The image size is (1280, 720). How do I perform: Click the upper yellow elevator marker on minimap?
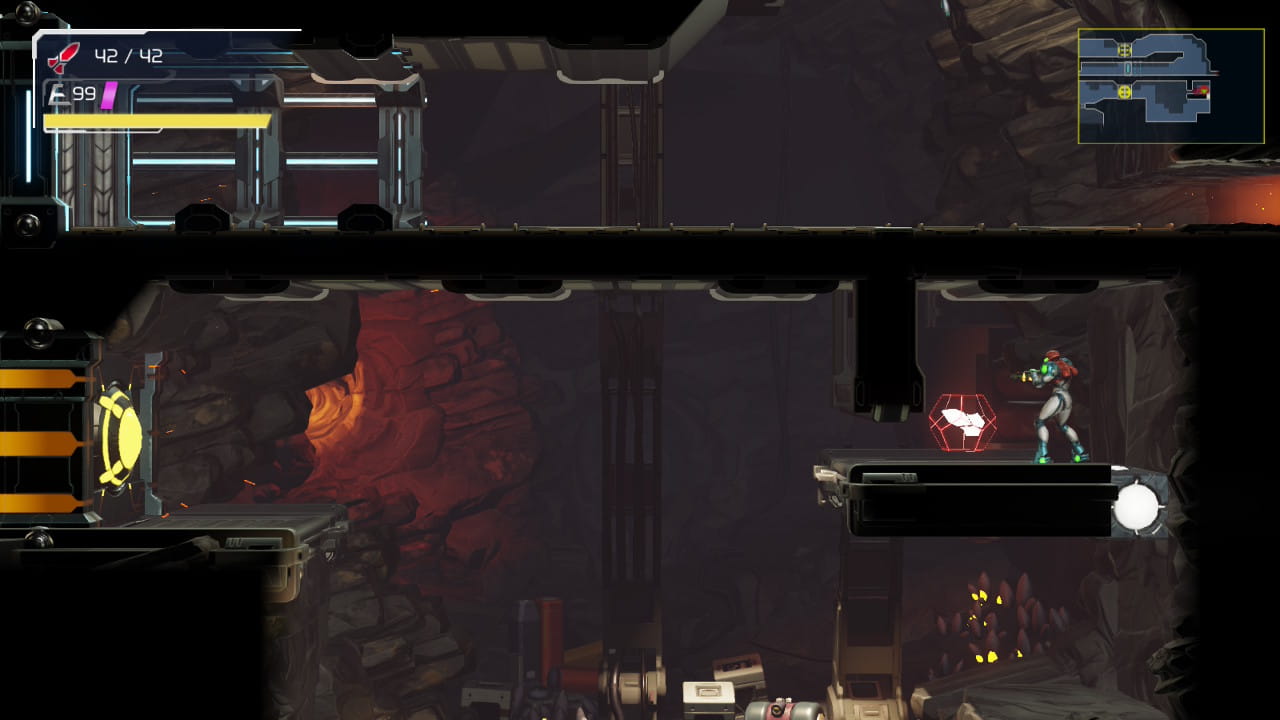tap(1124, 49)
